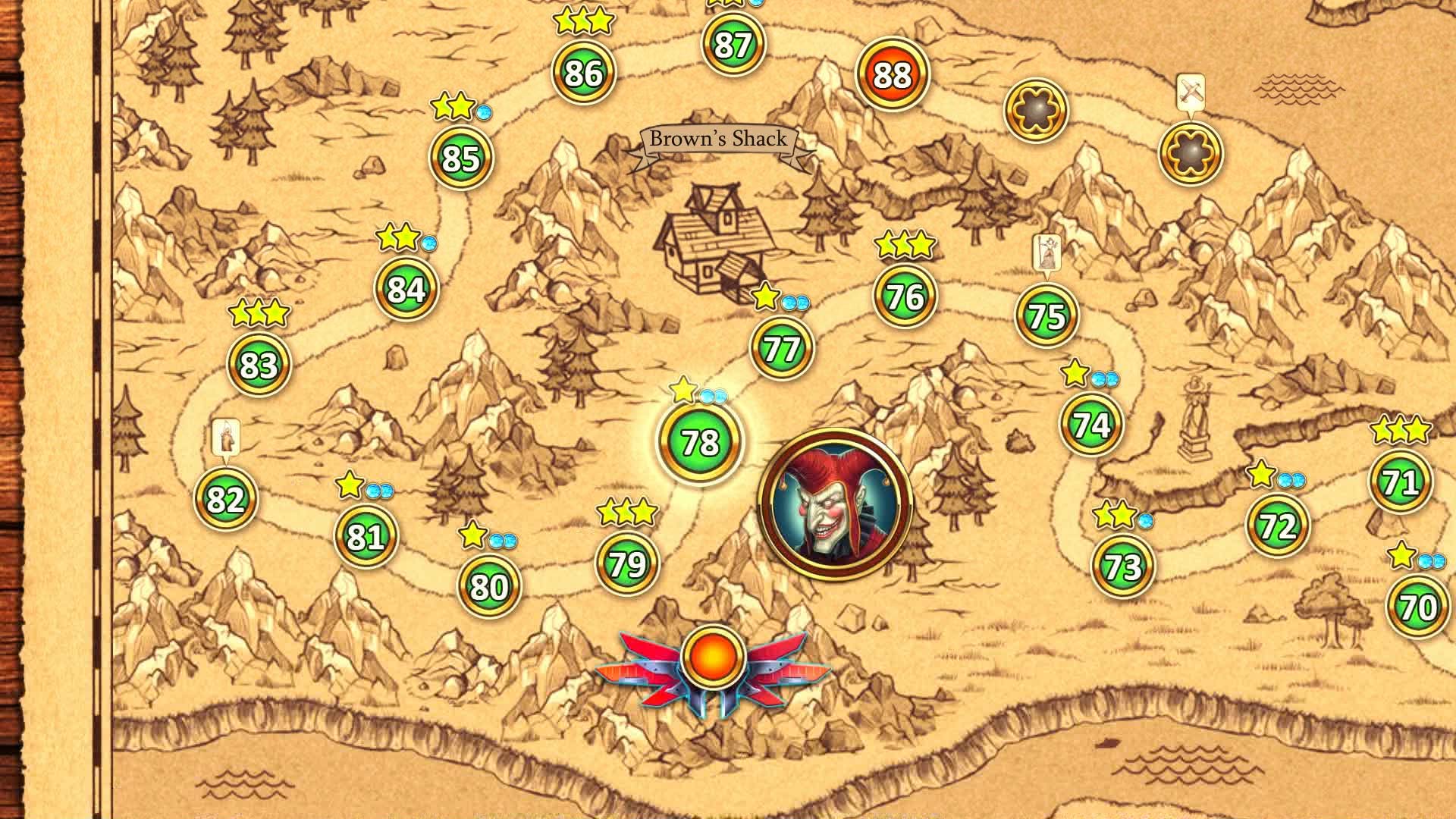Click the Brown's Shack banner label

point(718,139)
